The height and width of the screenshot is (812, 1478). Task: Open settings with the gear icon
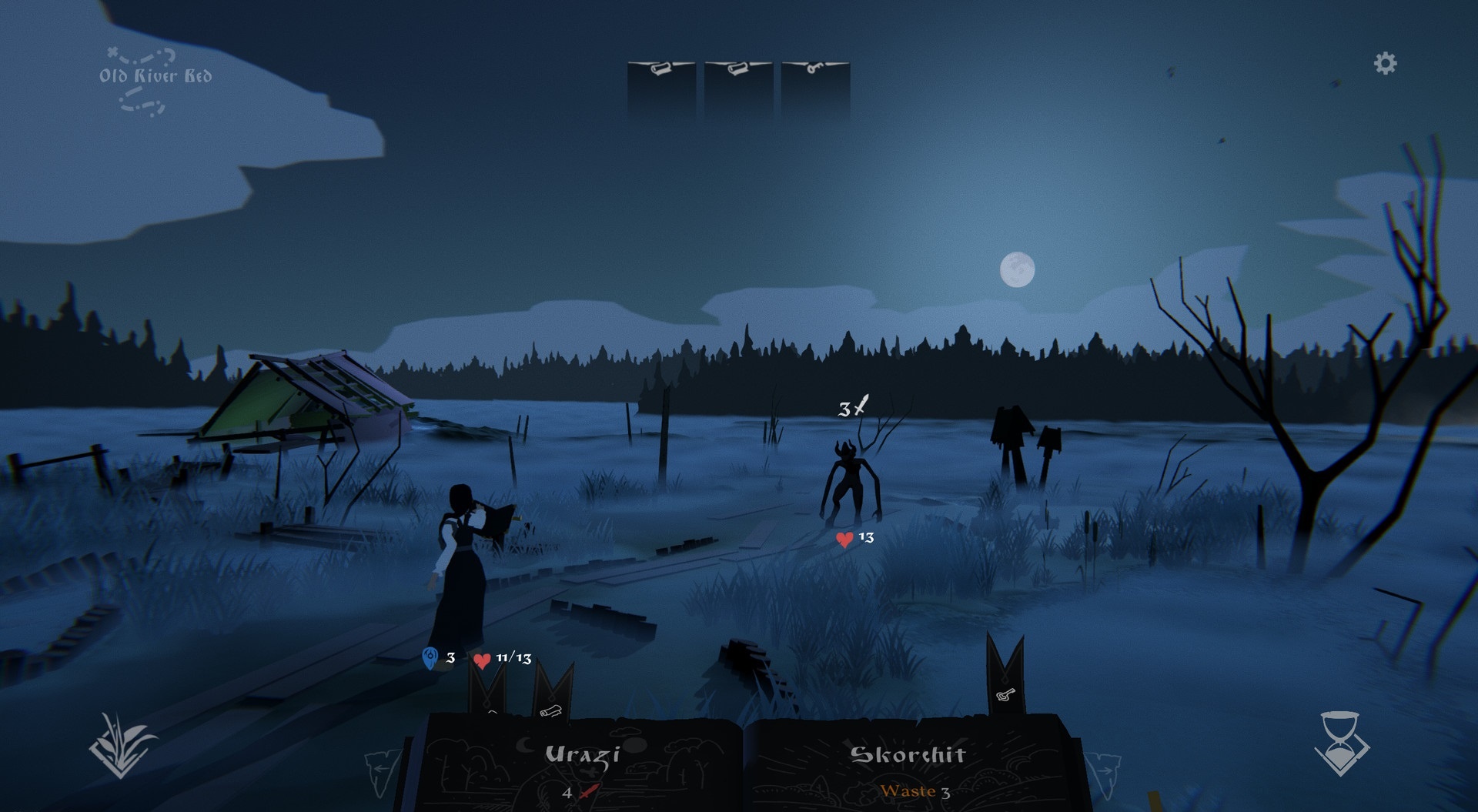[1385, 63]
